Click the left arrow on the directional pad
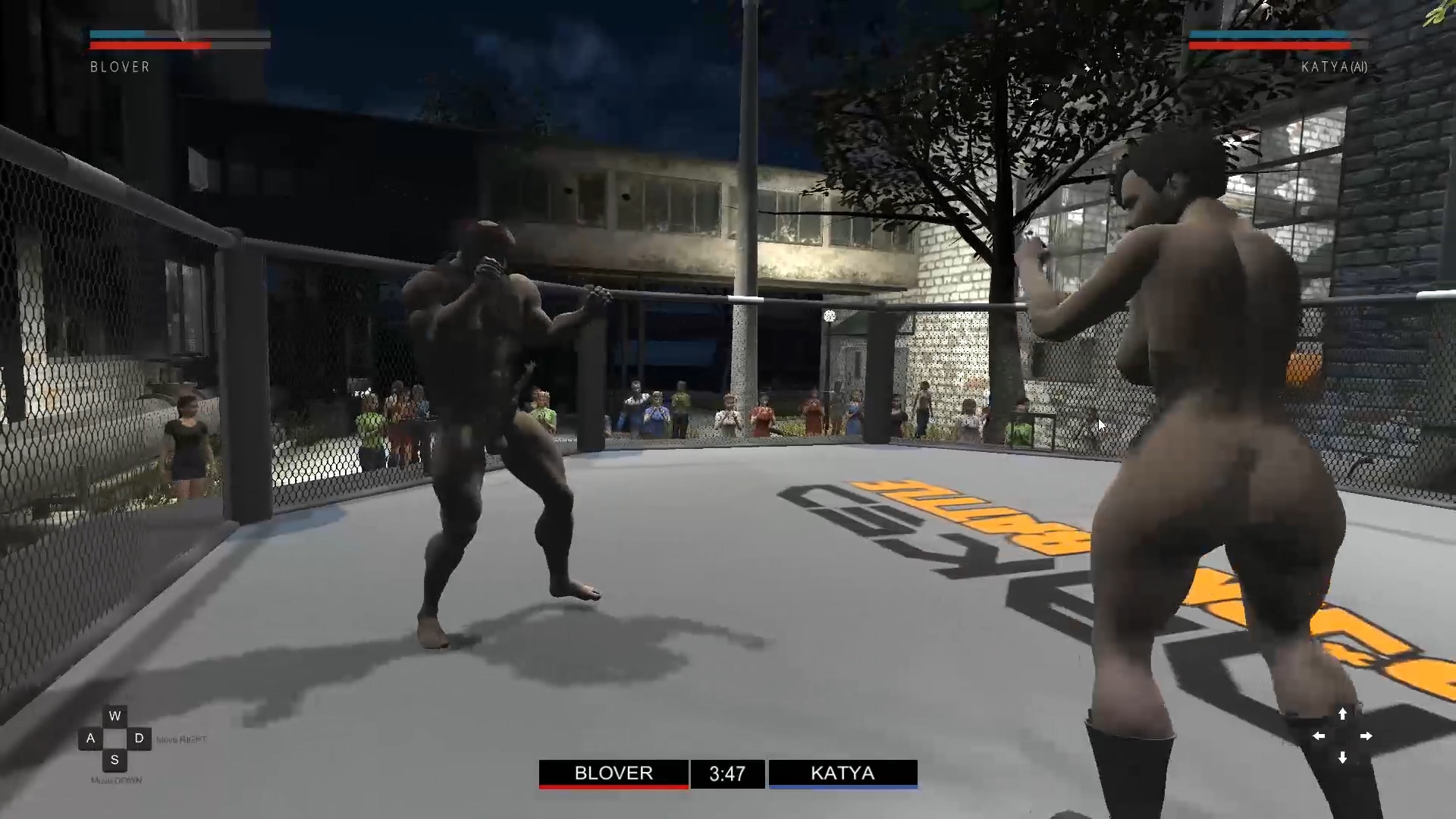 [1319, 736]
